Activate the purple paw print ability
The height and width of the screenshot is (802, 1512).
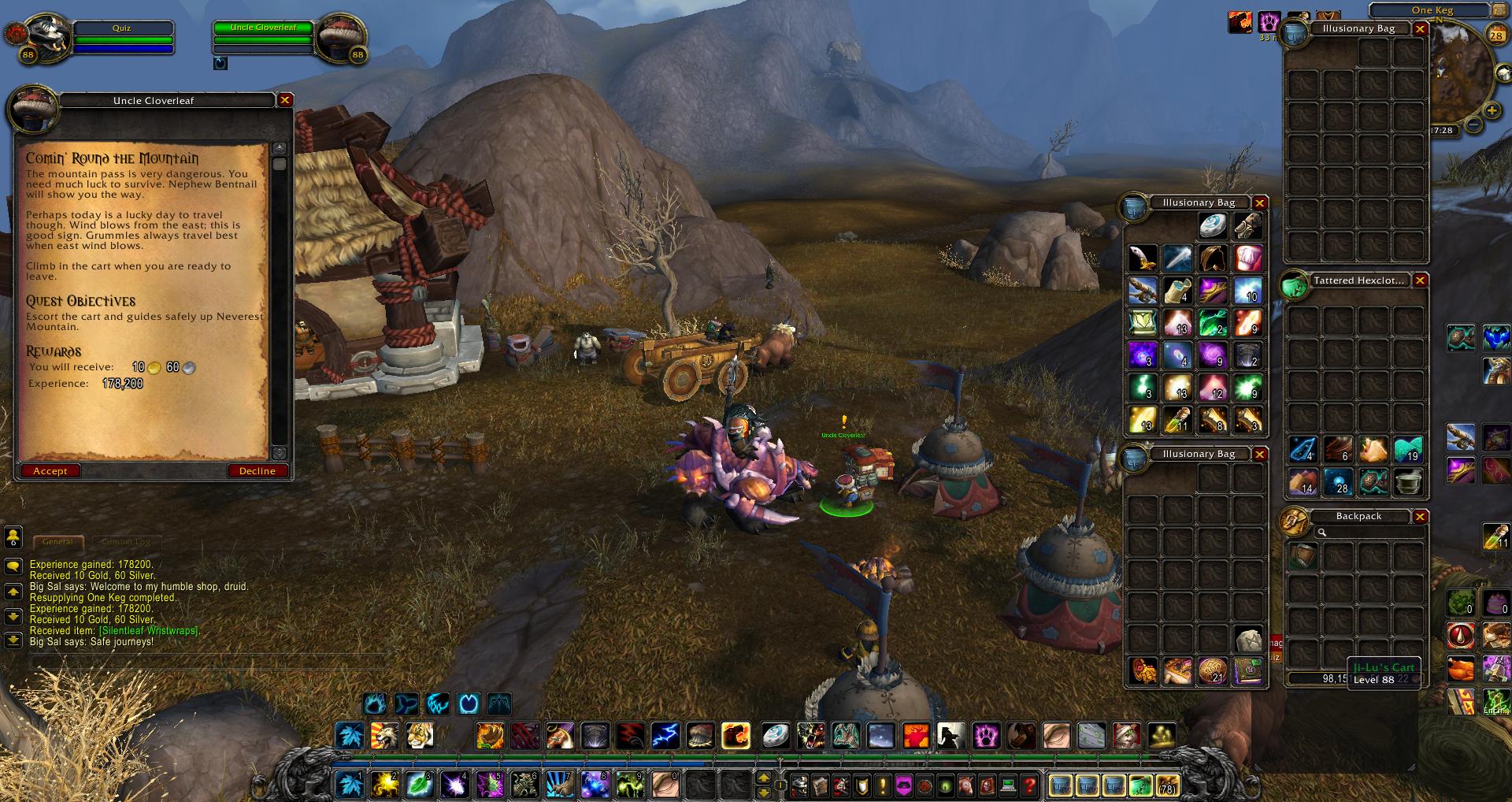tap(986, 736)
